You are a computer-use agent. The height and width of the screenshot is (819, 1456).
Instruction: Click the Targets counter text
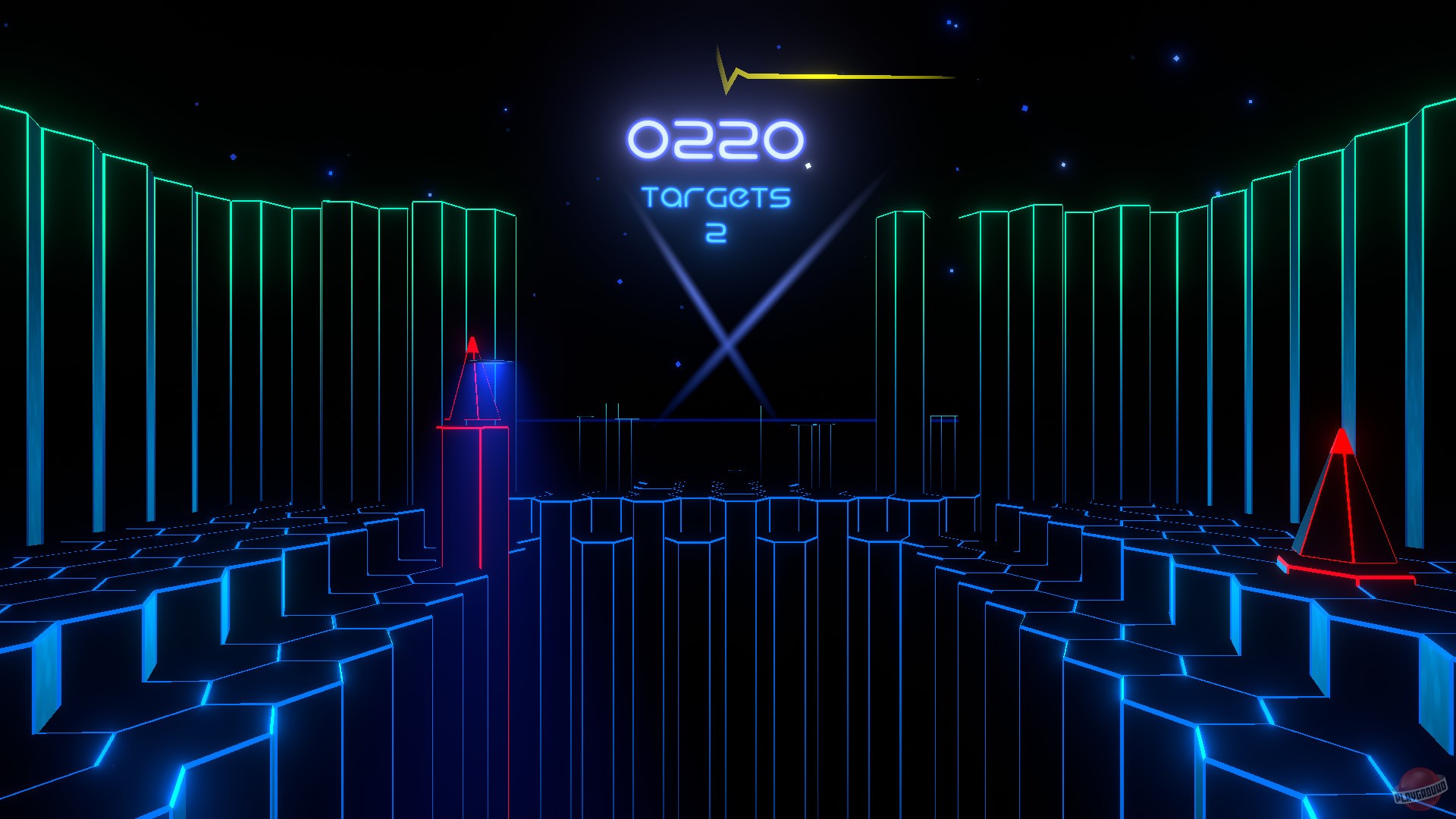(x=716, y=199)
